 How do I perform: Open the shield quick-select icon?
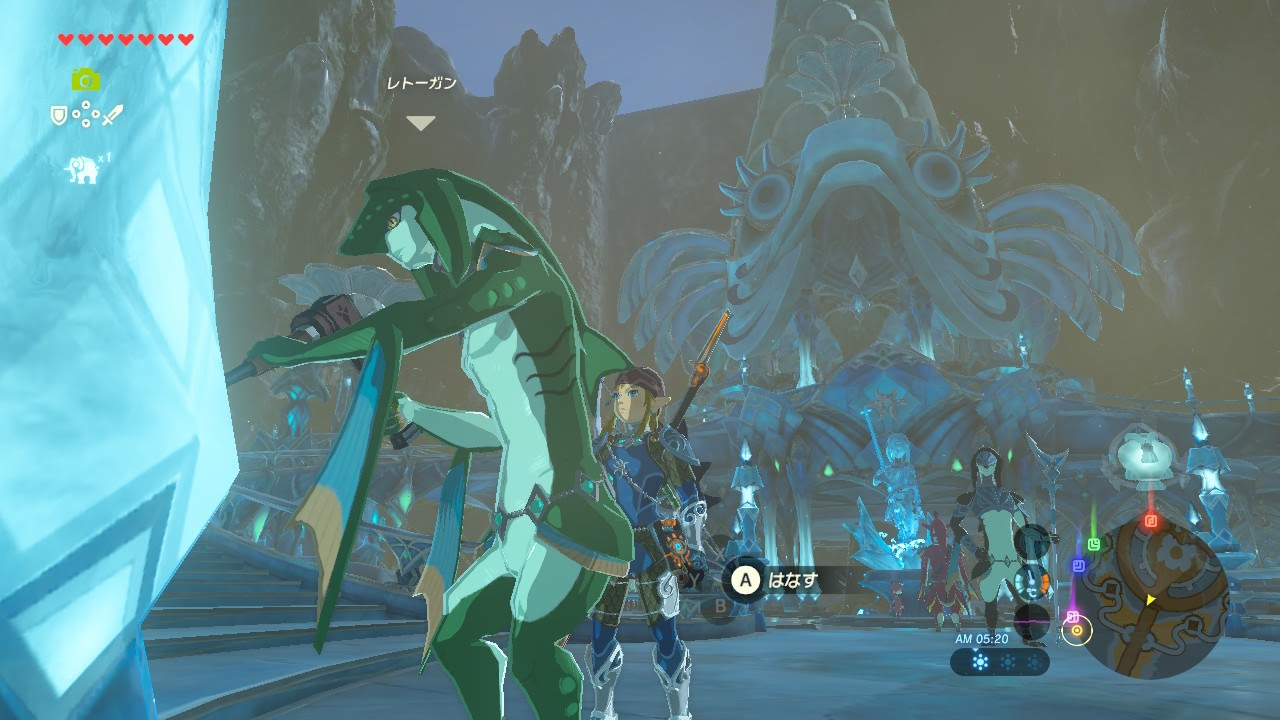click(59, 116)
